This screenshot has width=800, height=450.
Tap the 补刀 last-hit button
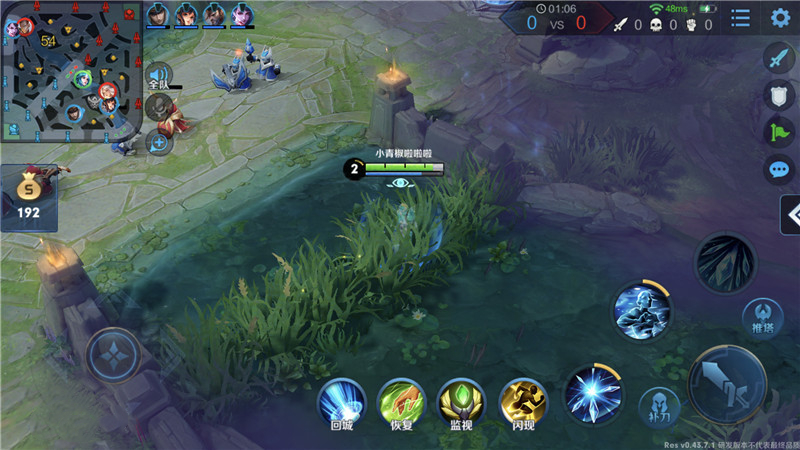click(x=660, y=407)
